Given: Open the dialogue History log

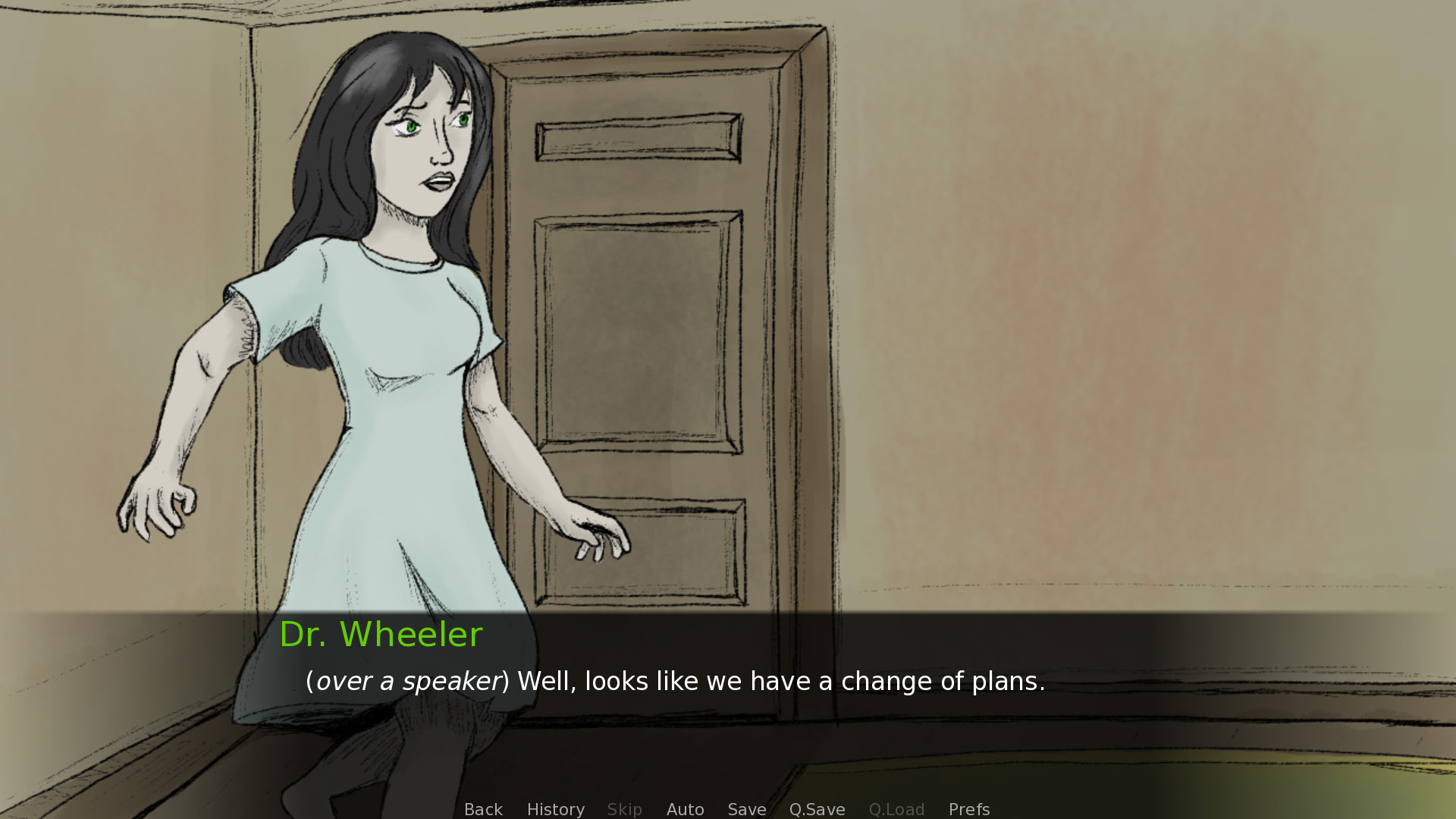Looking at the screenshot, I should point(555,809).
